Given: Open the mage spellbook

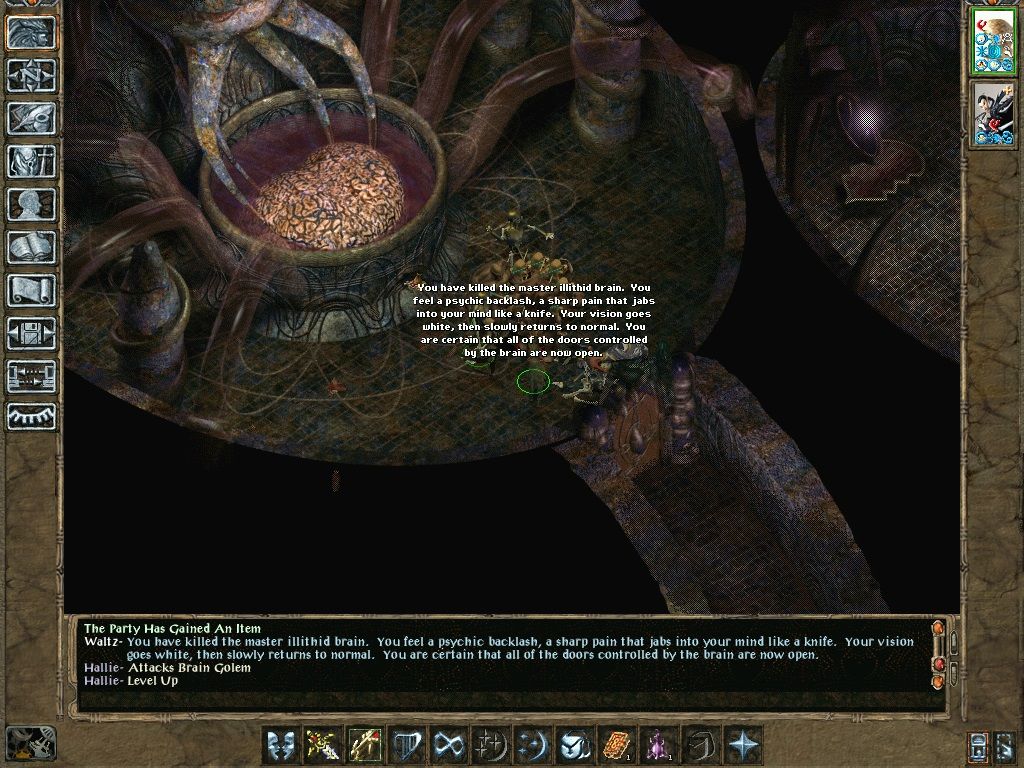Looking at the screenshot, I should click(x=31, y=247).
